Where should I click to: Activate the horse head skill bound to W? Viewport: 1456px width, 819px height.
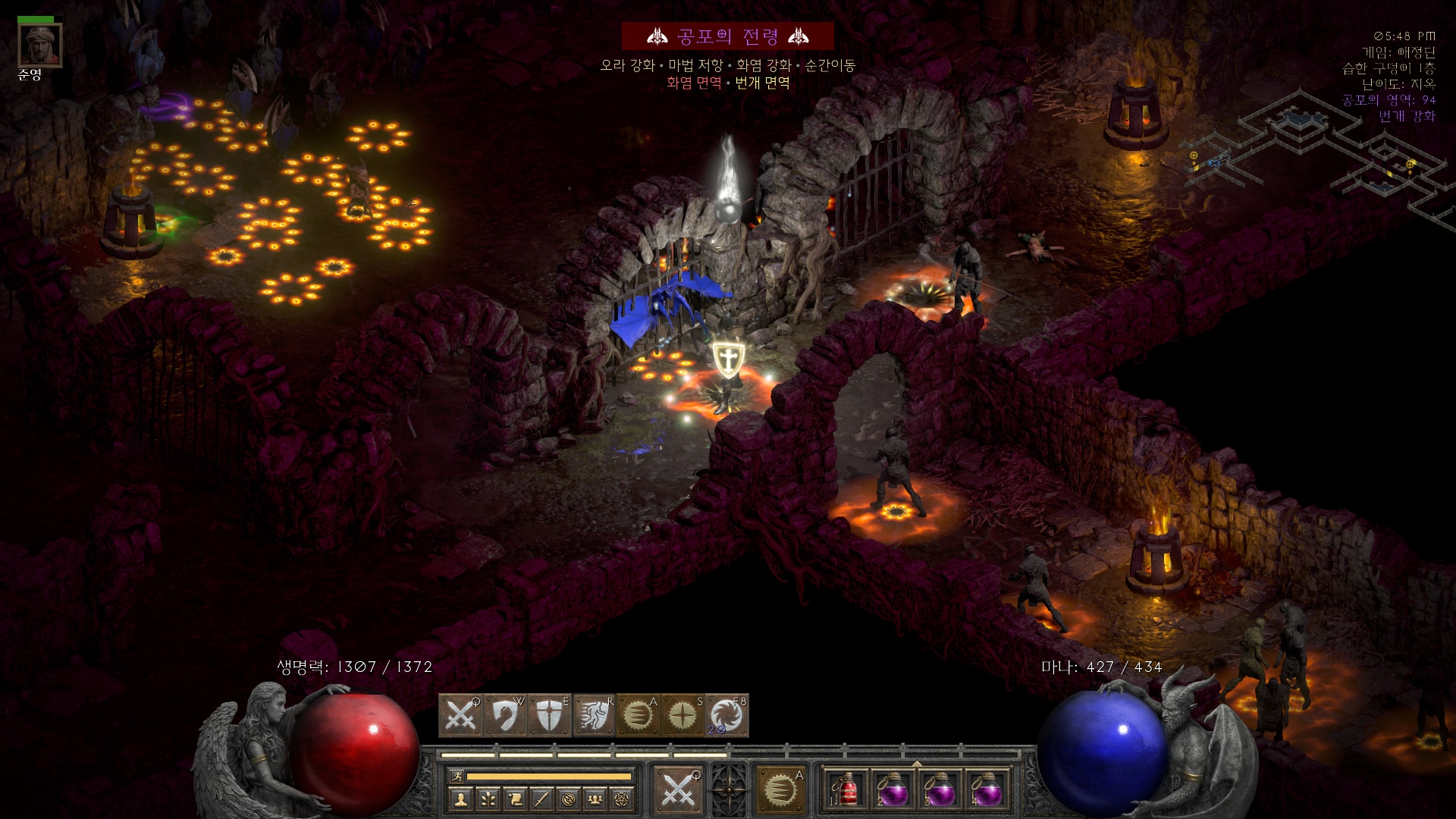(x=505, y=716)
